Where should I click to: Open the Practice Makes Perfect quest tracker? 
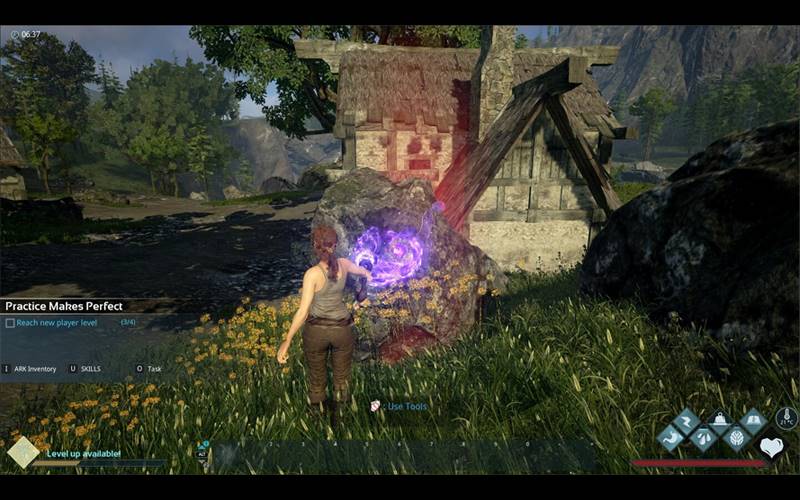[x=60, y=306]
